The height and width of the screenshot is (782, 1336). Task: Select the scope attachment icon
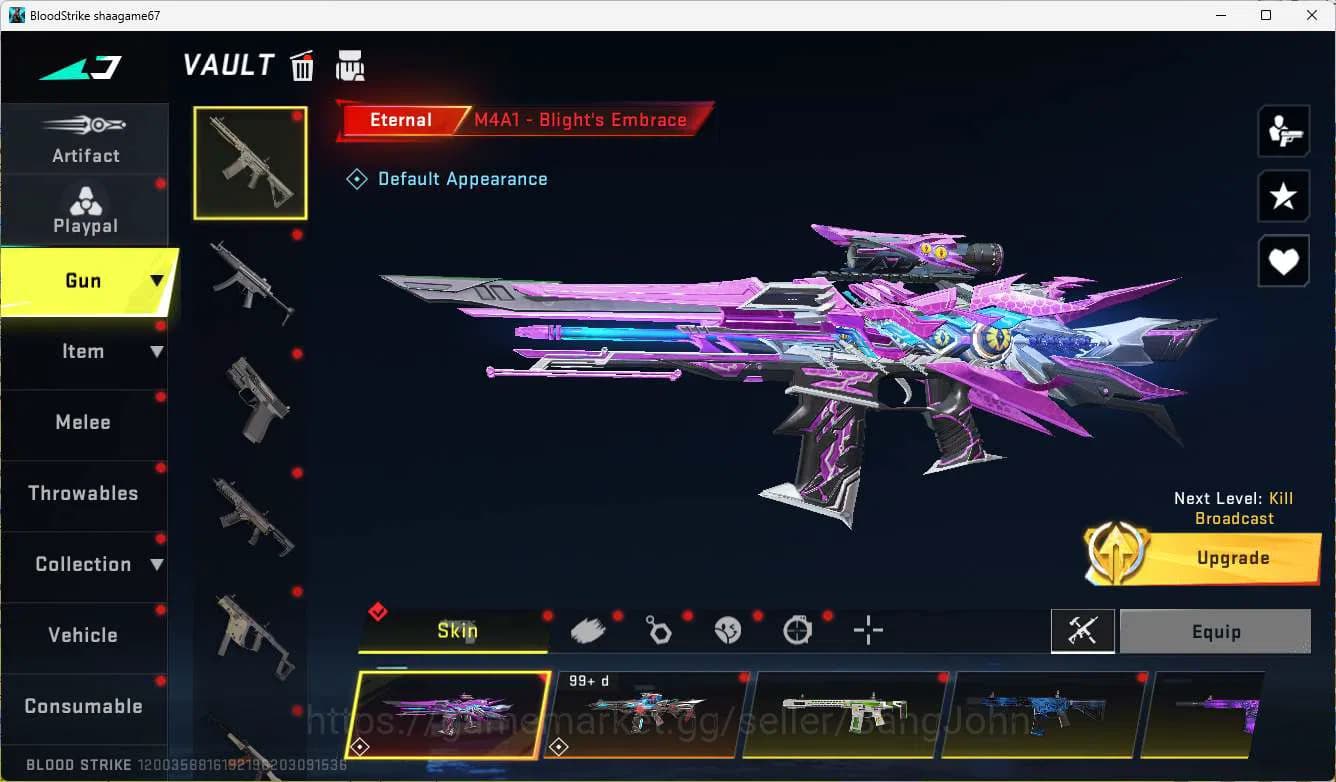[x=797, y=630]
